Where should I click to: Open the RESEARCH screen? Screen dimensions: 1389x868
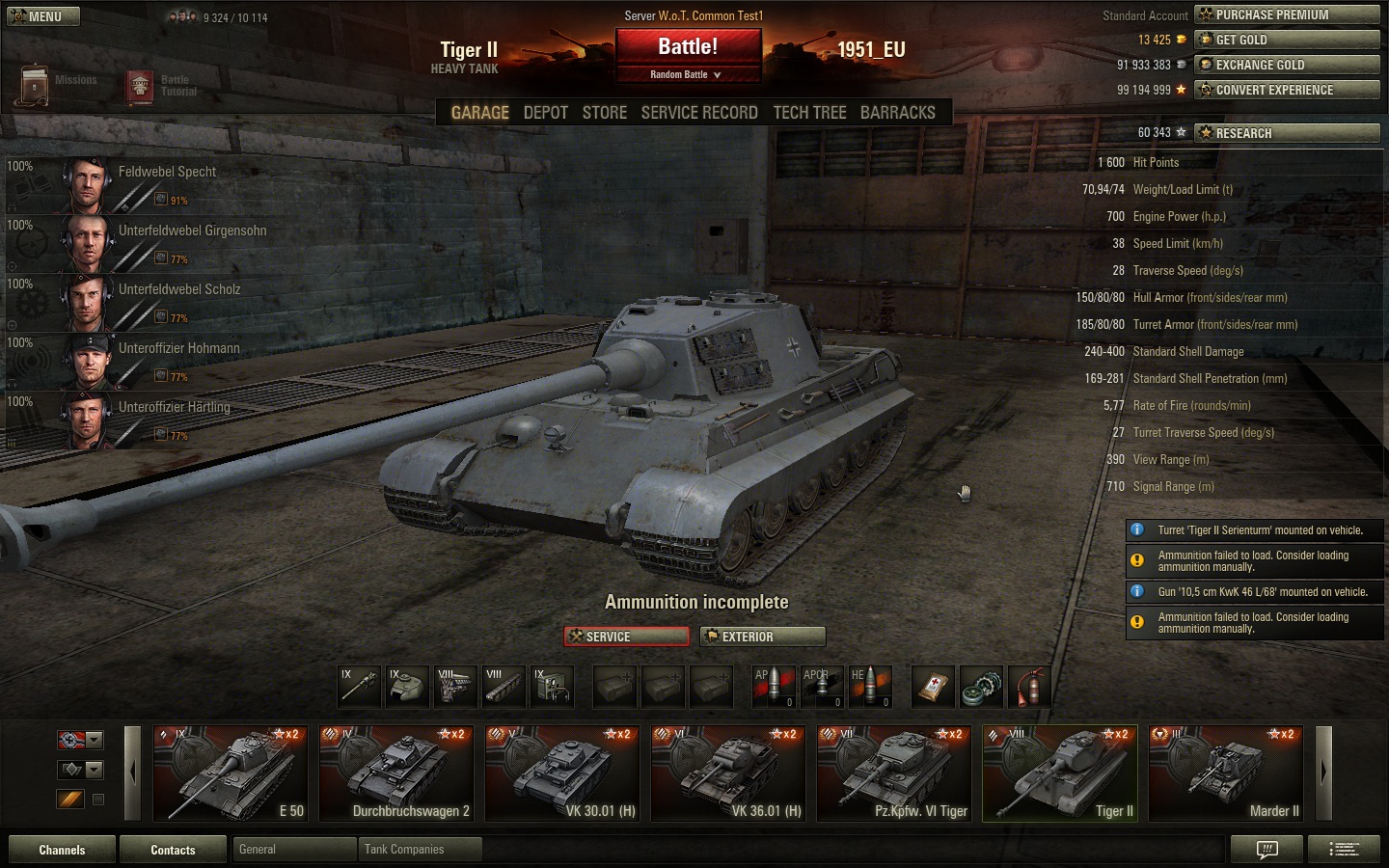tap(1287, 133)
